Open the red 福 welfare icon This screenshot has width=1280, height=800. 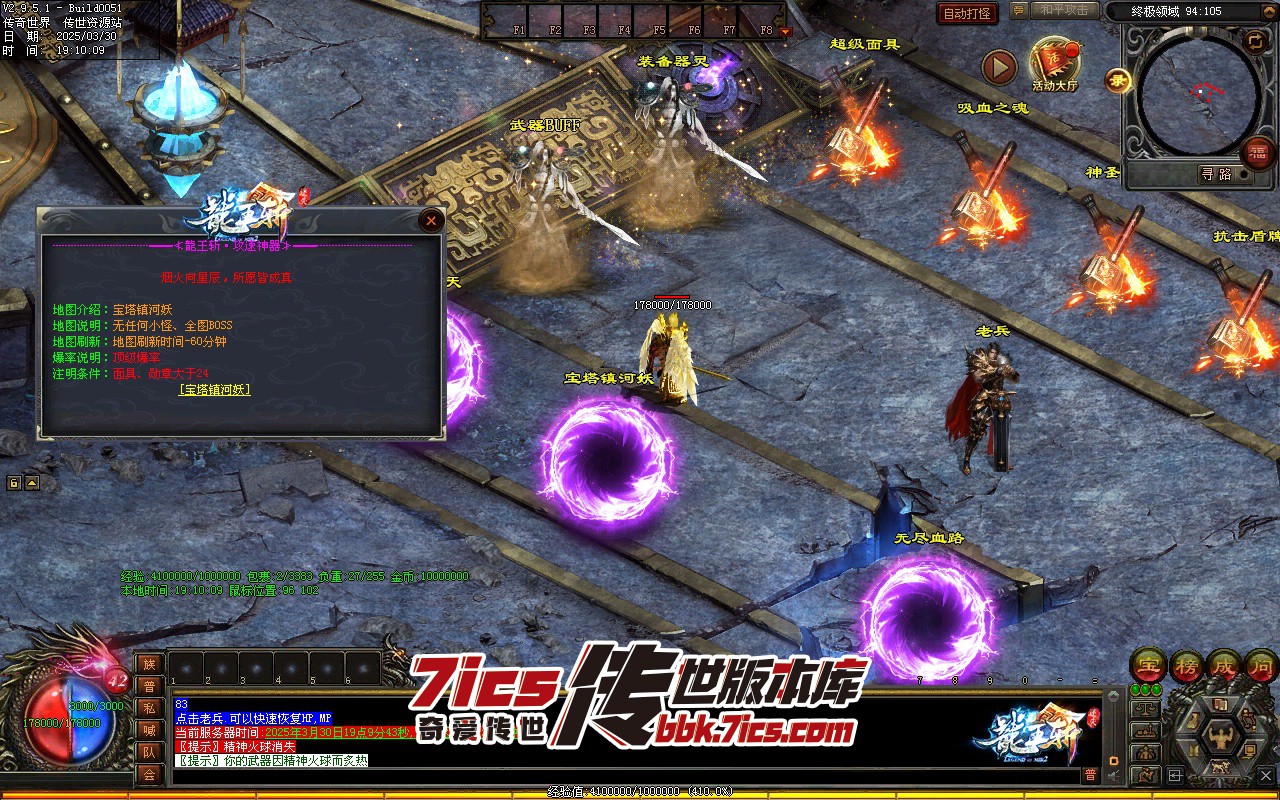pos(1256,153)
